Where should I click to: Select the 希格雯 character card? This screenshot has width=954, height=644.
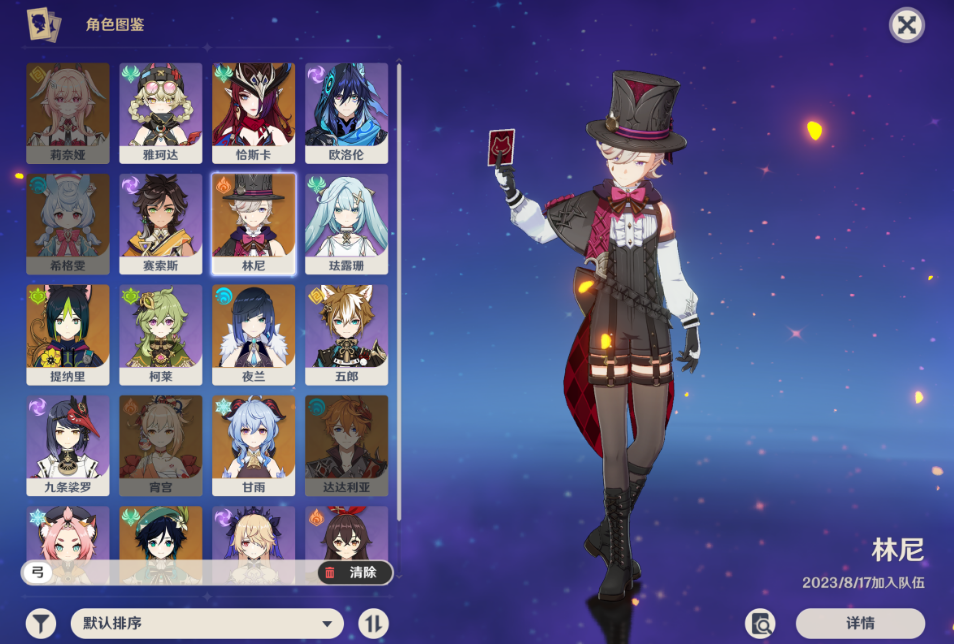point(68,224)
